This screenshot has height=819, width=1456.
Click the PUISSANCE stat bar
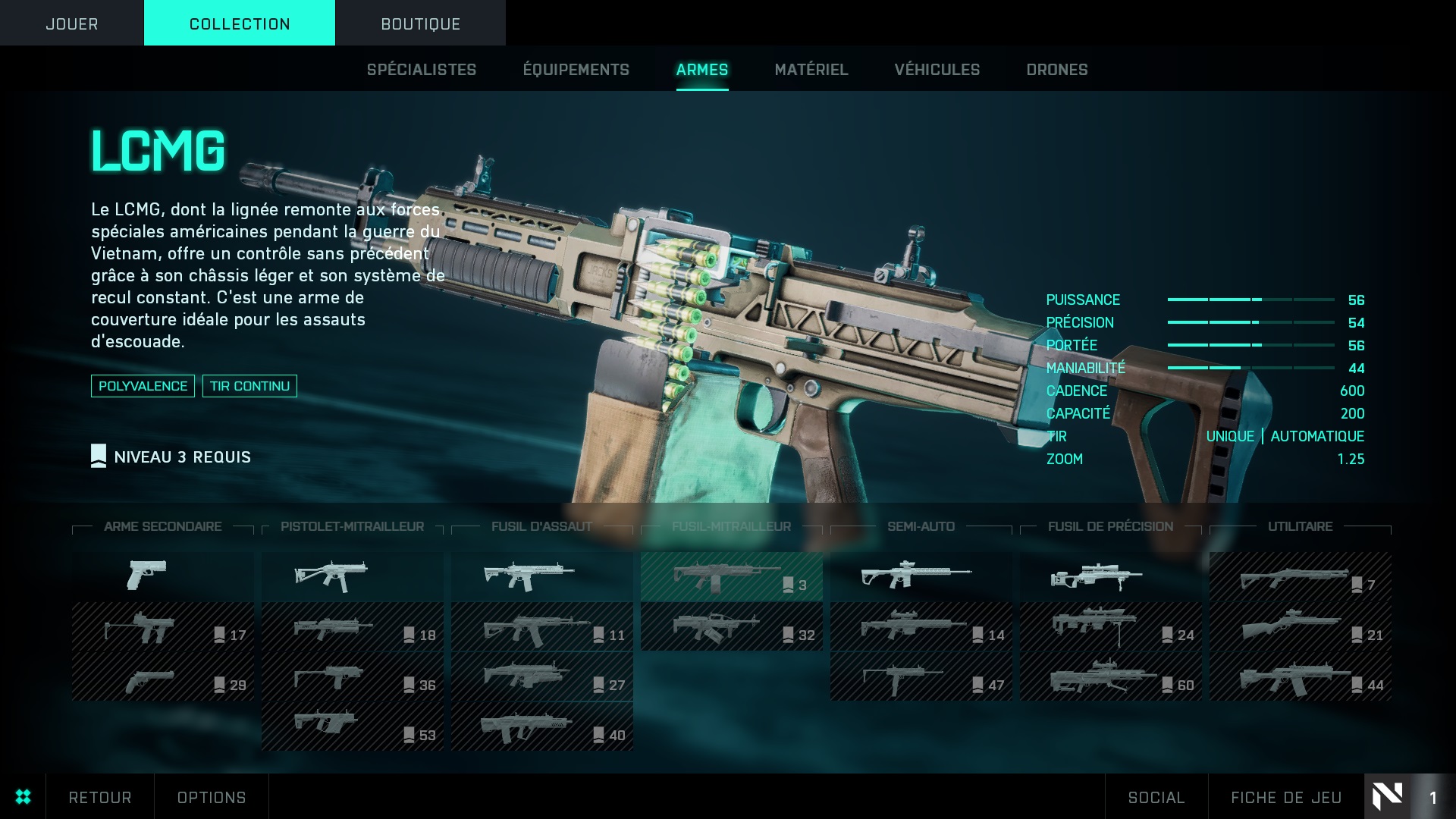click(x=1251, y=300)
